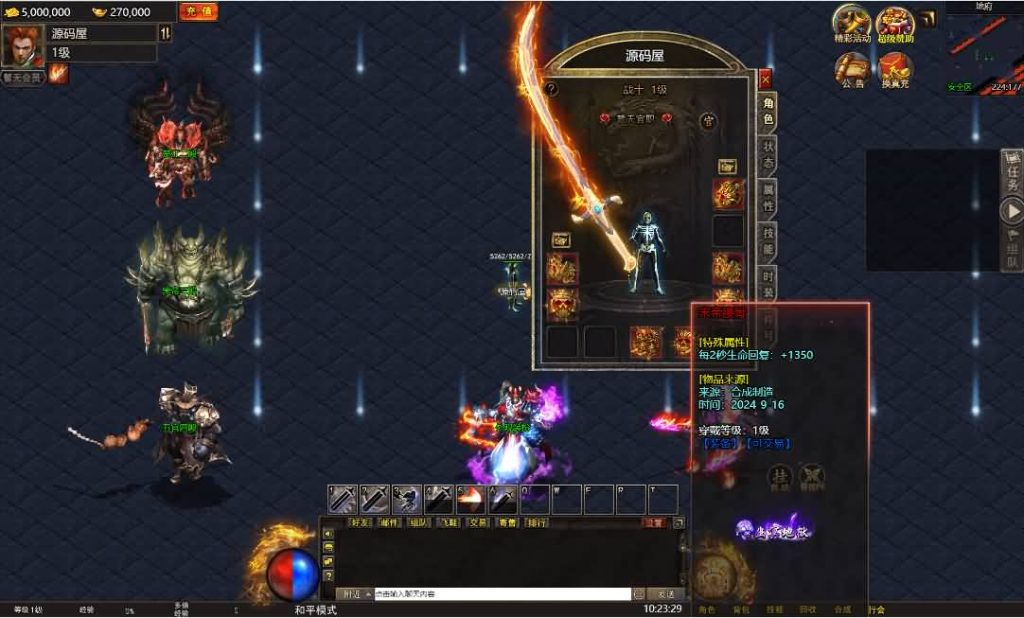Show the 公告 announcement scroll
The image size is (1024, 618).
[853, 70]
